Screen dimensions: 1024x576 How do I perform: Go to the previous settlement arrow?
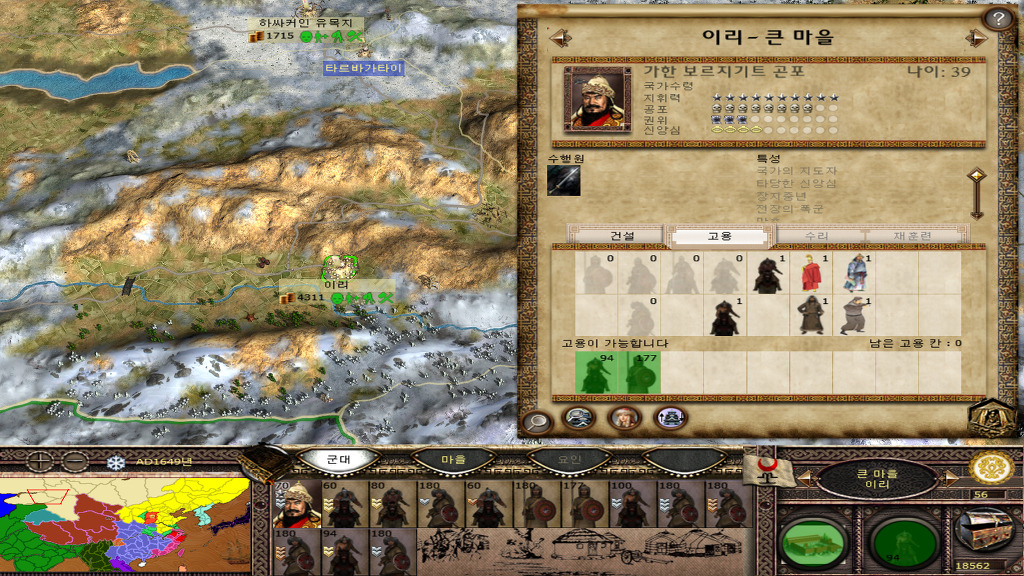(x=560, y=38)
